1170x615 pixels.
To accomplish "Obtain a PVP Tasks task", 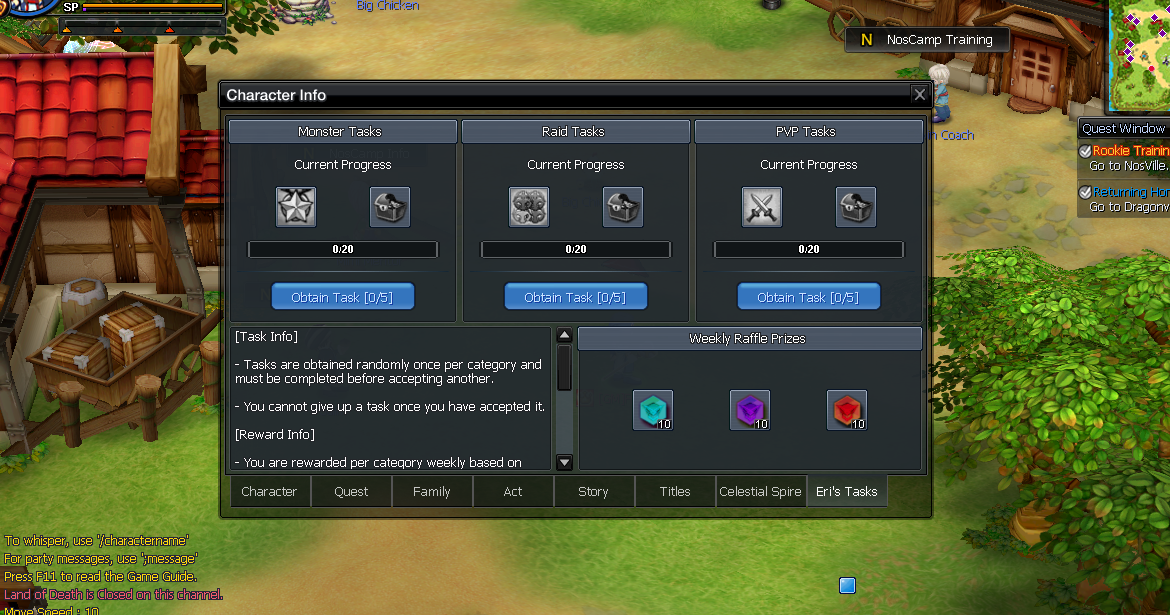I will (x=809, y=297).
